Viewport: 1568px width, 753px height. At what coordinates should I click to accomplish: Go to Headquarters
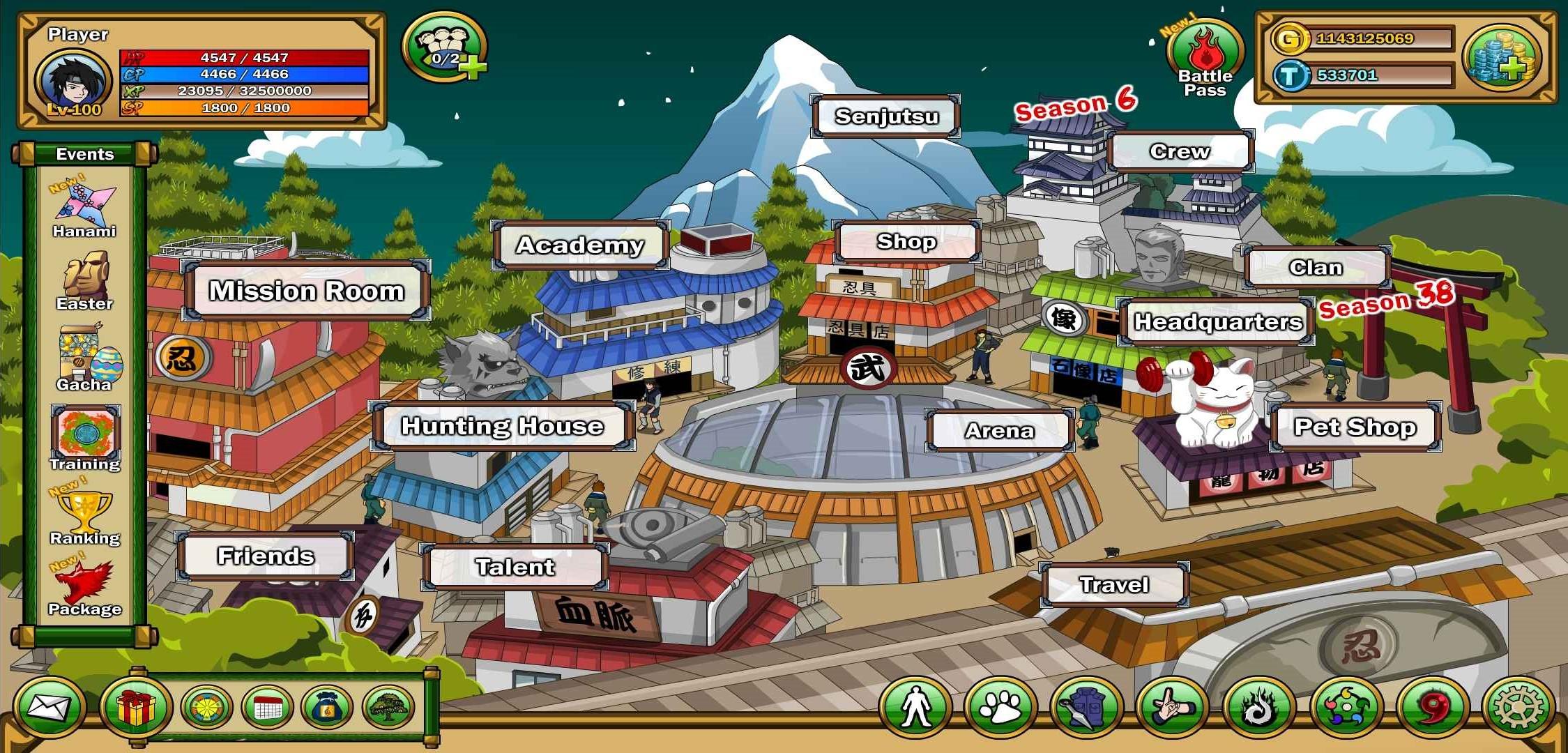tap(1217, 321)
